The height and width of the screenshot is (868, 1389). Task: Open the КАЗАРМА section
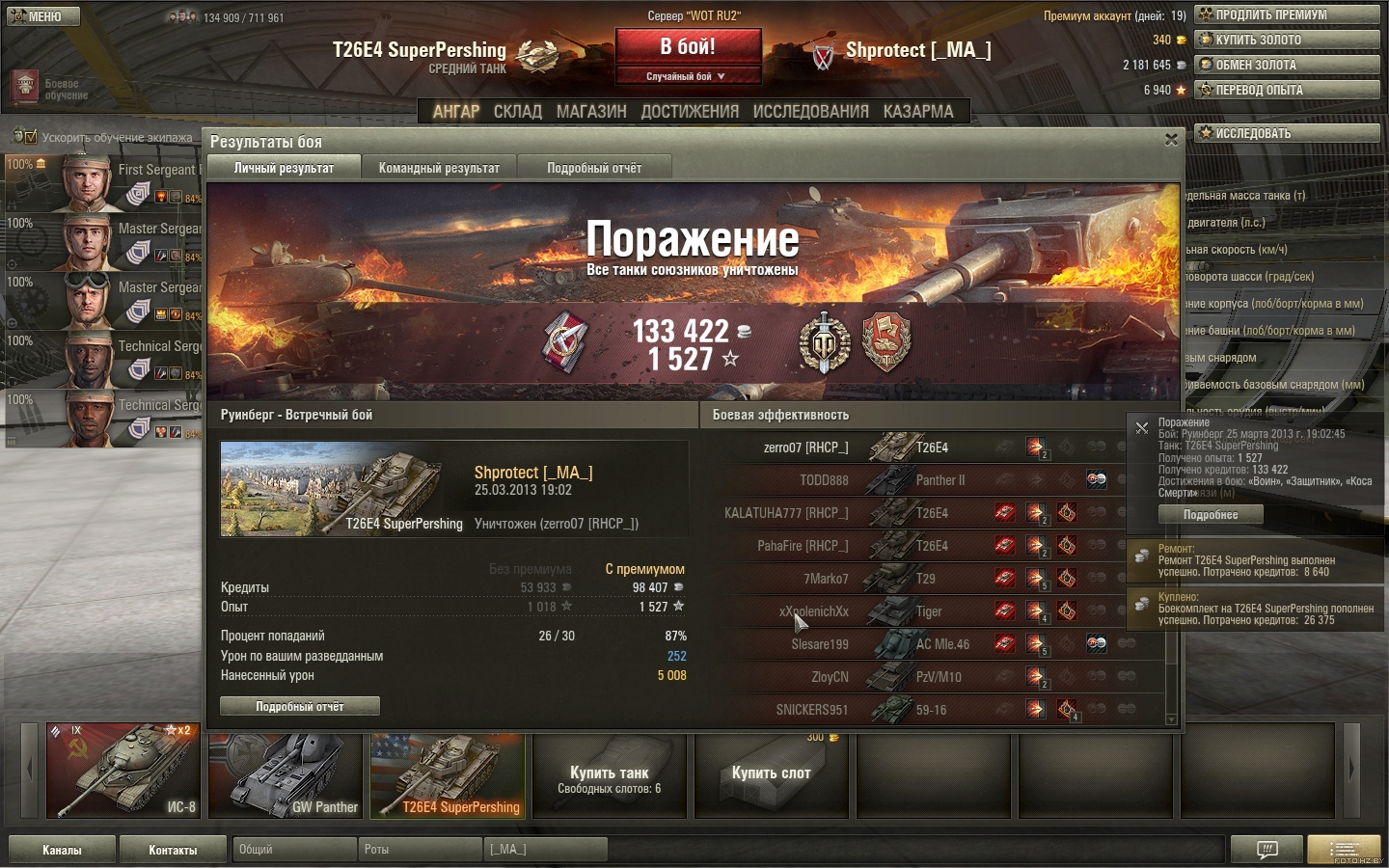pyautogui.click(x=918, y=112)
